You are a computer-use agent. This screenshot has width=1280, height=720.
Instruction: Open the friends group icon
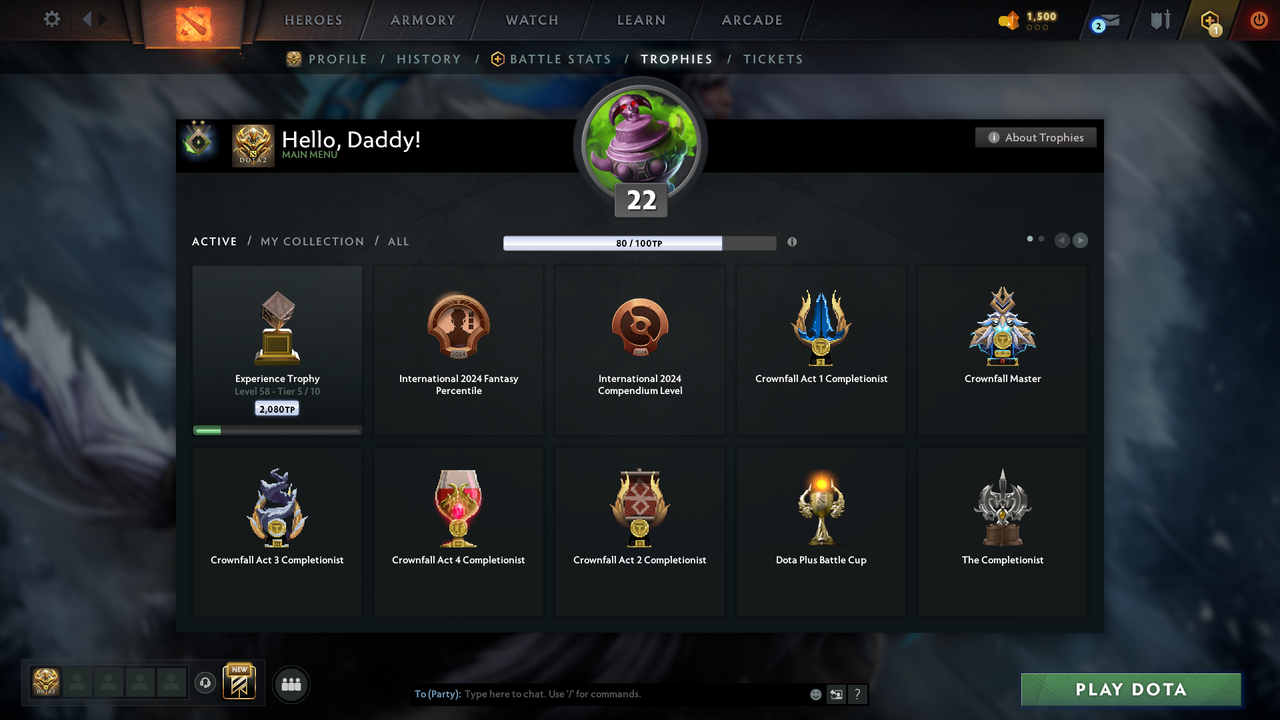pyautogui.click(x=290, y=684)
